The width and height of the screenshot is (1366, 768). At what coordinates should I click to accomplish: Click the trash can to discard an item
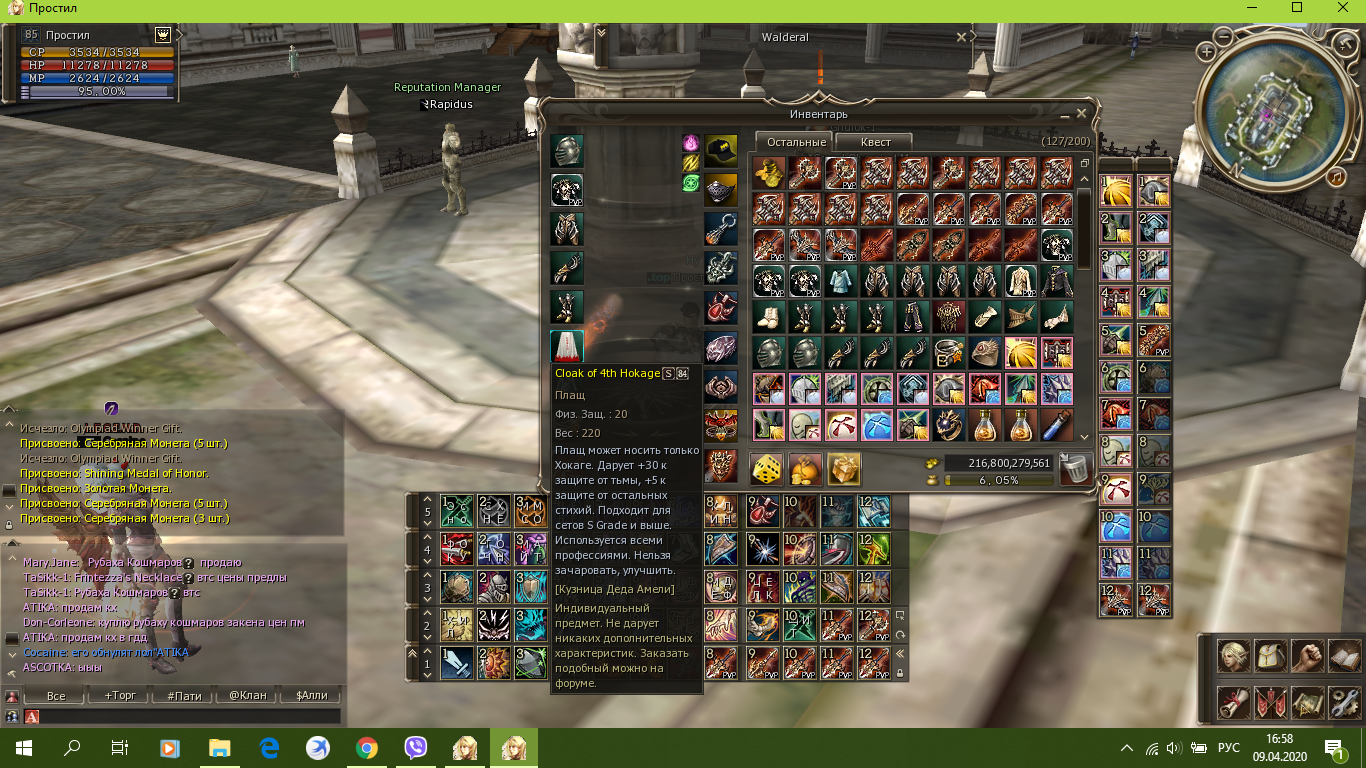[x=1075, y=467]
